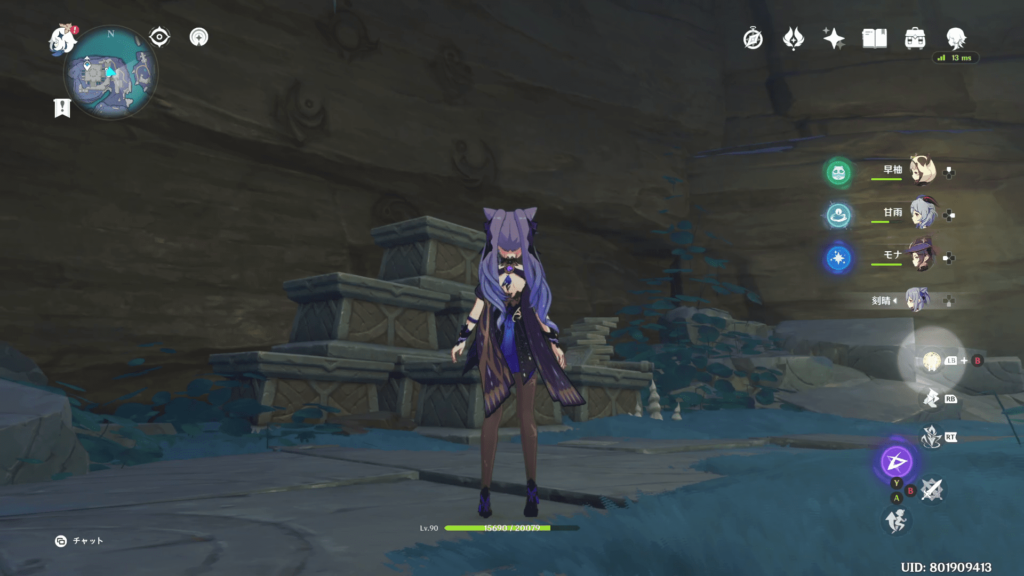Open the Adventurer Handbook book icon
Viewport: 1024px width, 576px height.
(x=875, y=38)
